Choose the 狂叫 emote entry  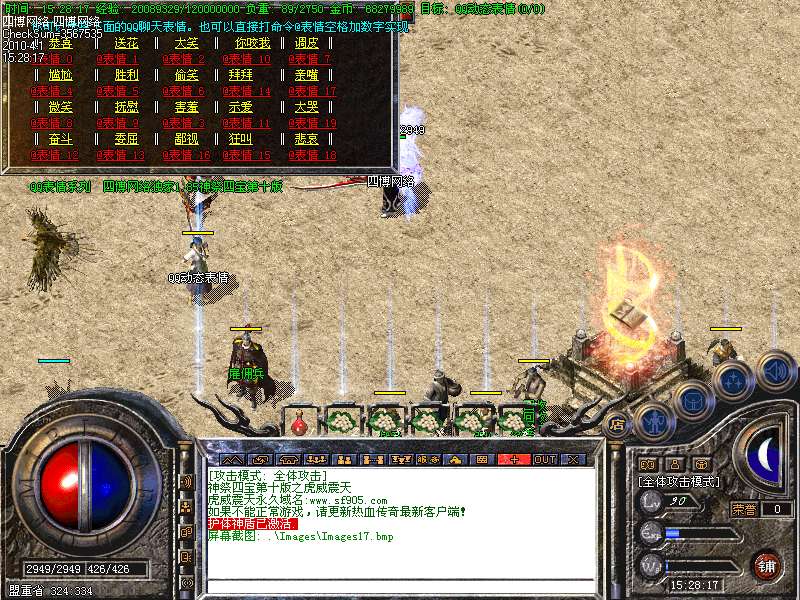click(x=240, y=139)
